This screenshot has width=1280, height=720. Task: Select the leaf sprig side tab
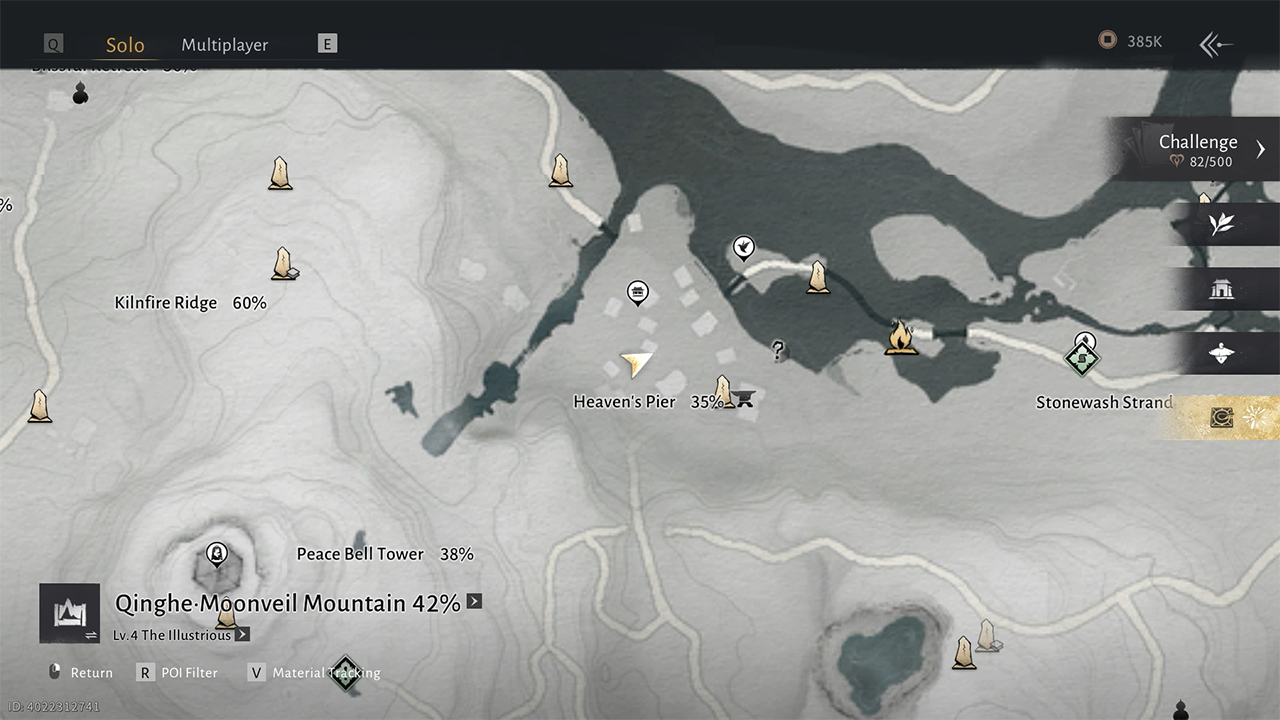(x=1222, y=224)
